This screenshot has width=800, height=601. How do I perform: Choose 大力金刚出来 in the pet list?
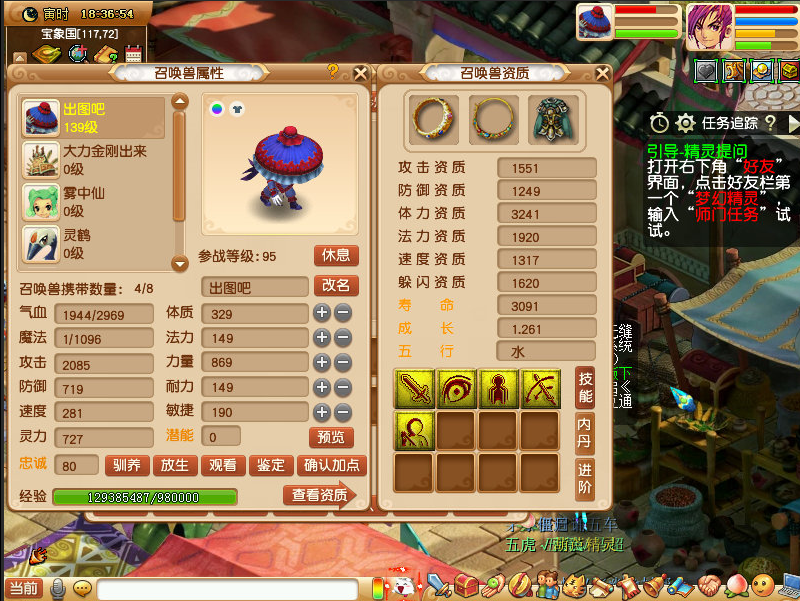pyautogui.click(x=92, y=160)
